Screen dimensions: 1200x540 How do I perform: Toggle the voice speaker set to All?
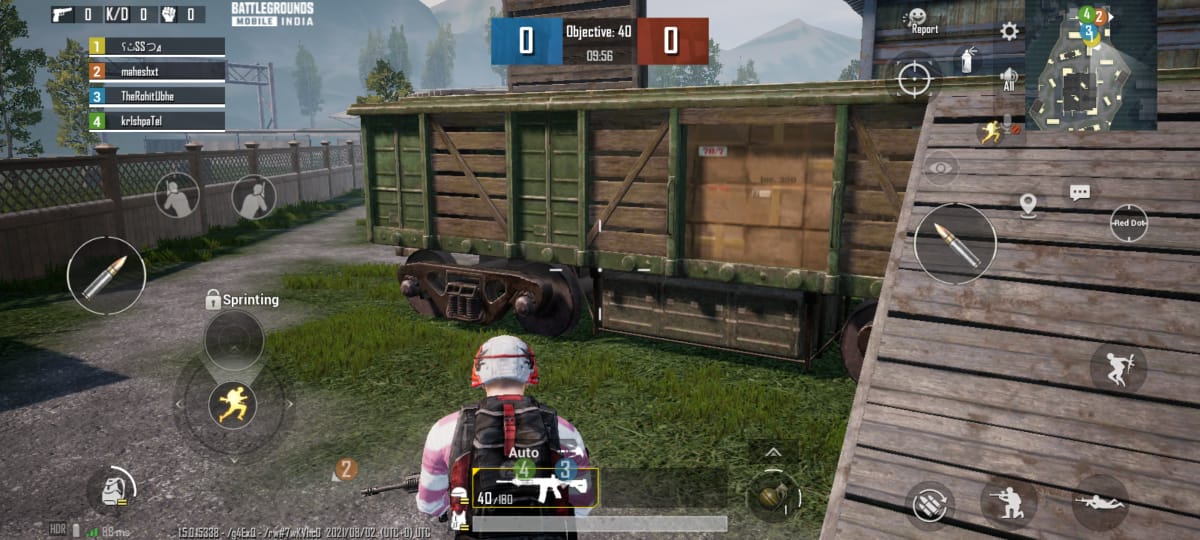tap(1009, 79)
